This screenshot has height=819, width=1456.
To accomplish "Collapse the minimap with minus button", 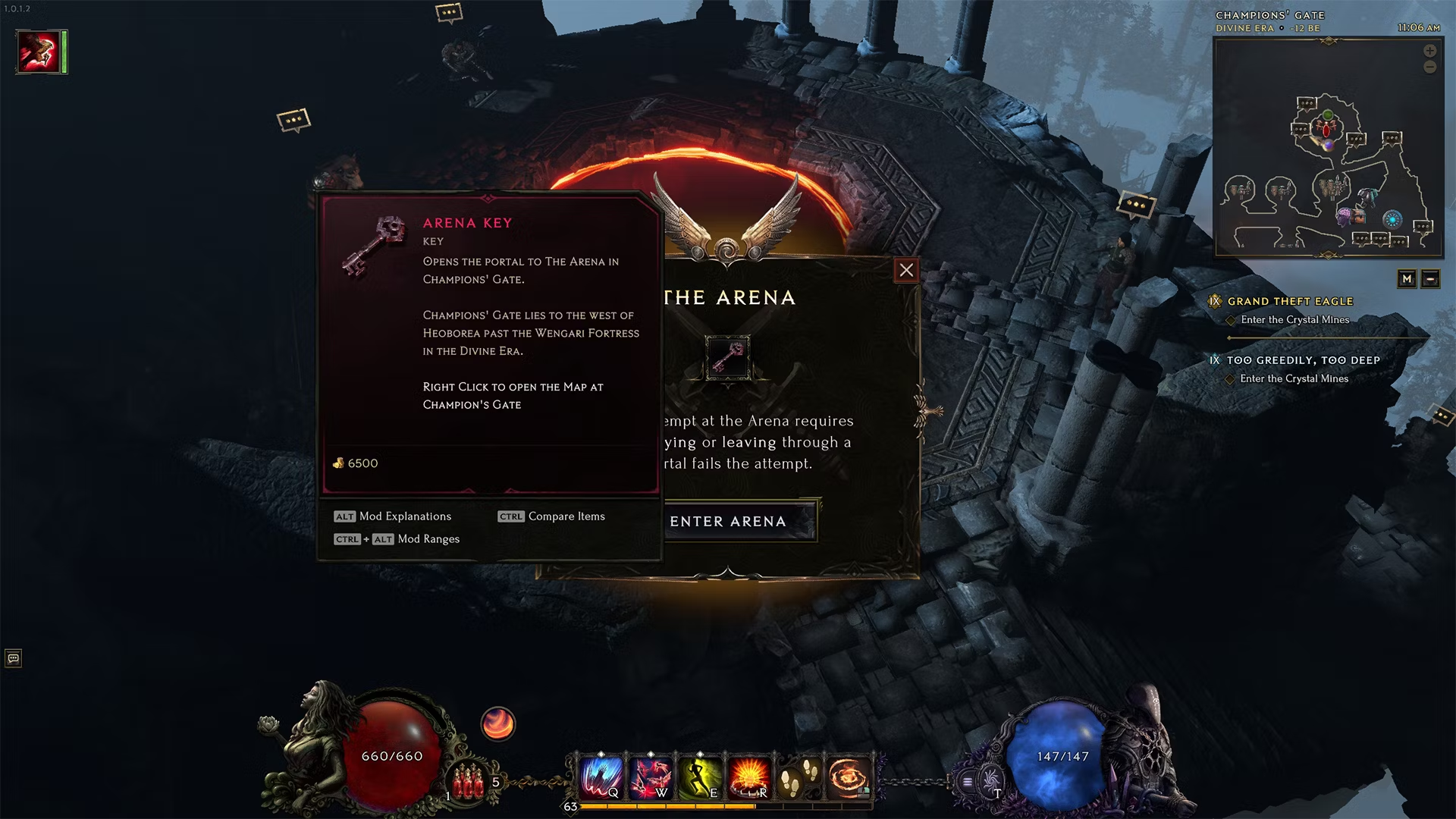I will pos(1430,279).
